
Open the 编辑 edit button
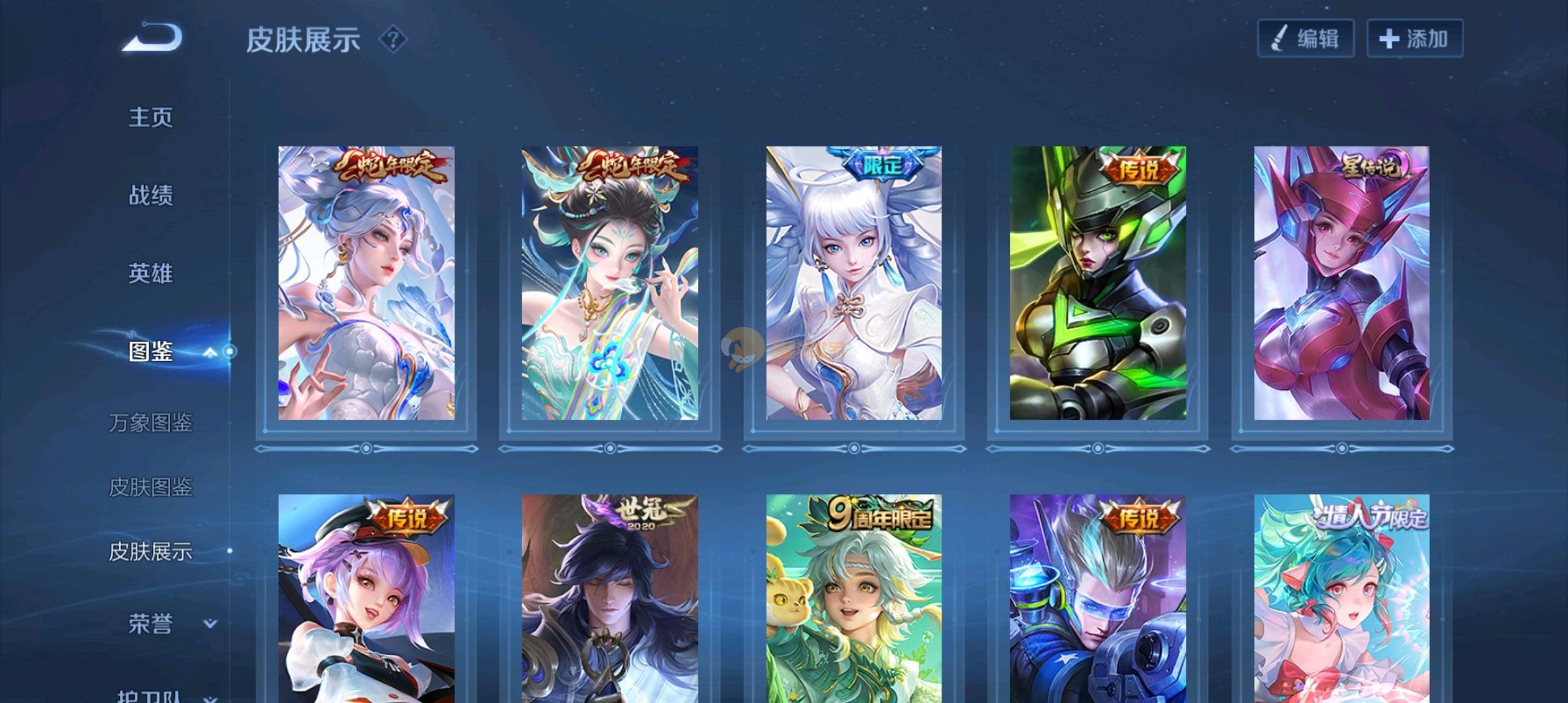tap(1305, 38)
